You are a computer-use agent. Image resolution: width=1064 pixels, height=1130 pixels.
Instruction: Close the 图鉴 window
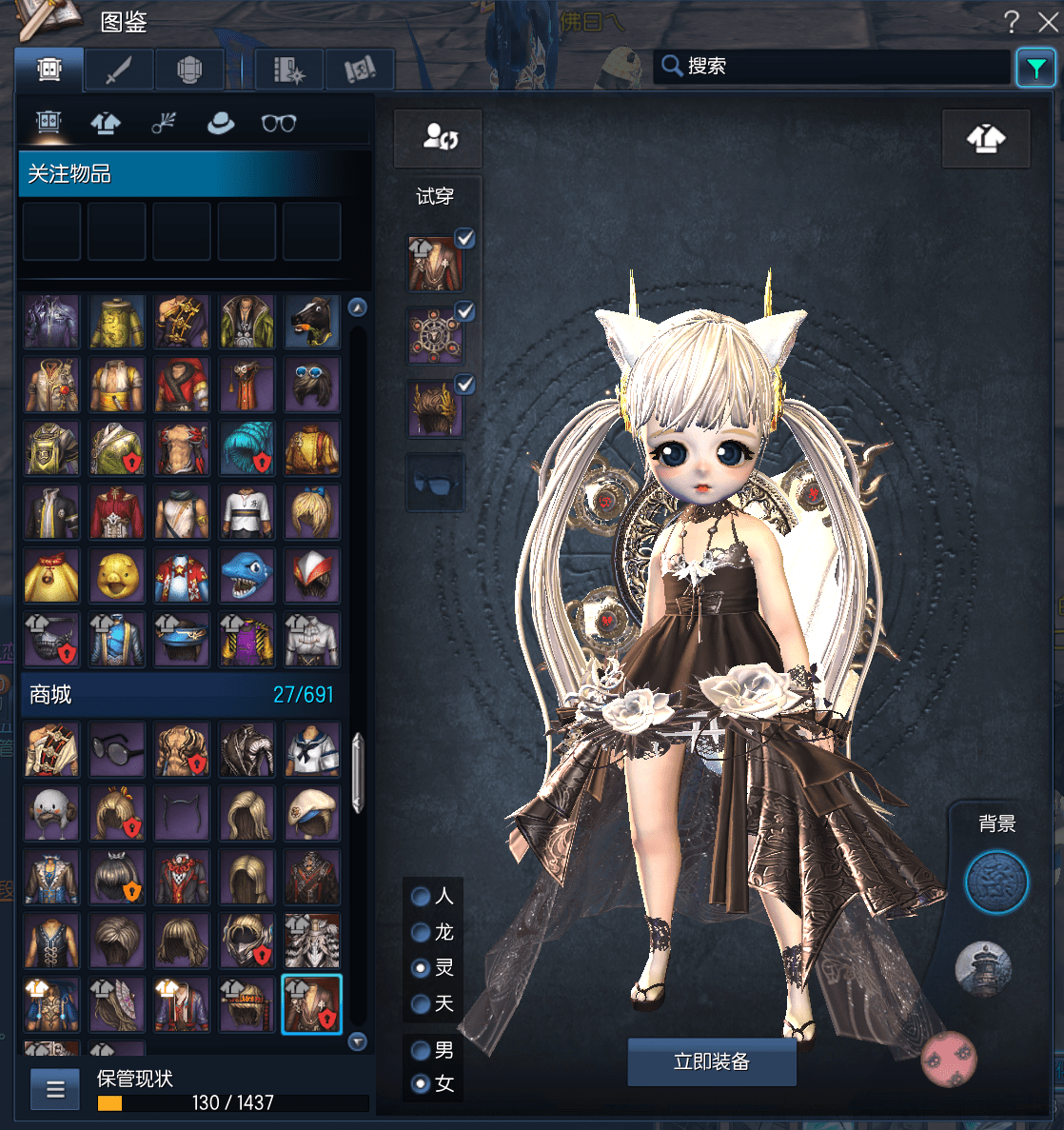coord(1047,22)
